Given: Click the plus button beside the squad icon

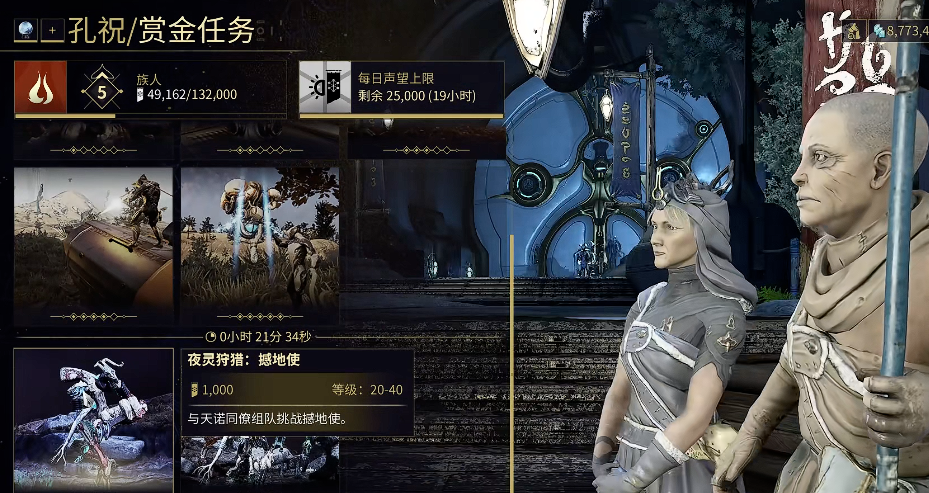Looking at the screenshot, I should coord(52,31).
